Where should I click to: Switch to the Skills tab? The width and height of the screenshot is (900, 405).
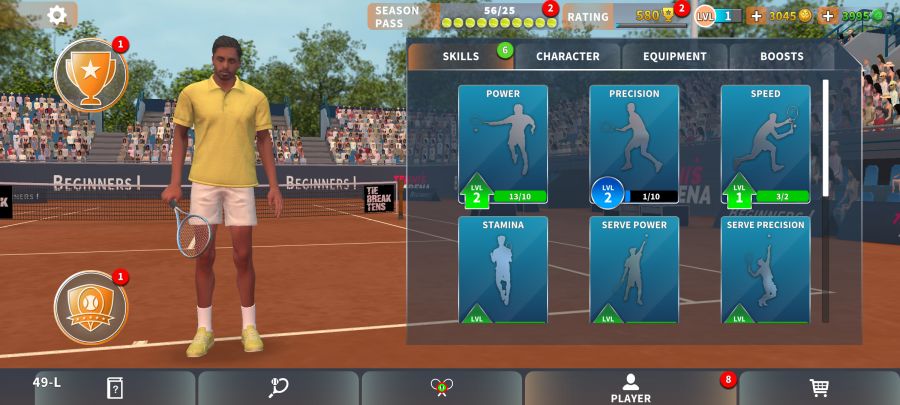(461, 57)
